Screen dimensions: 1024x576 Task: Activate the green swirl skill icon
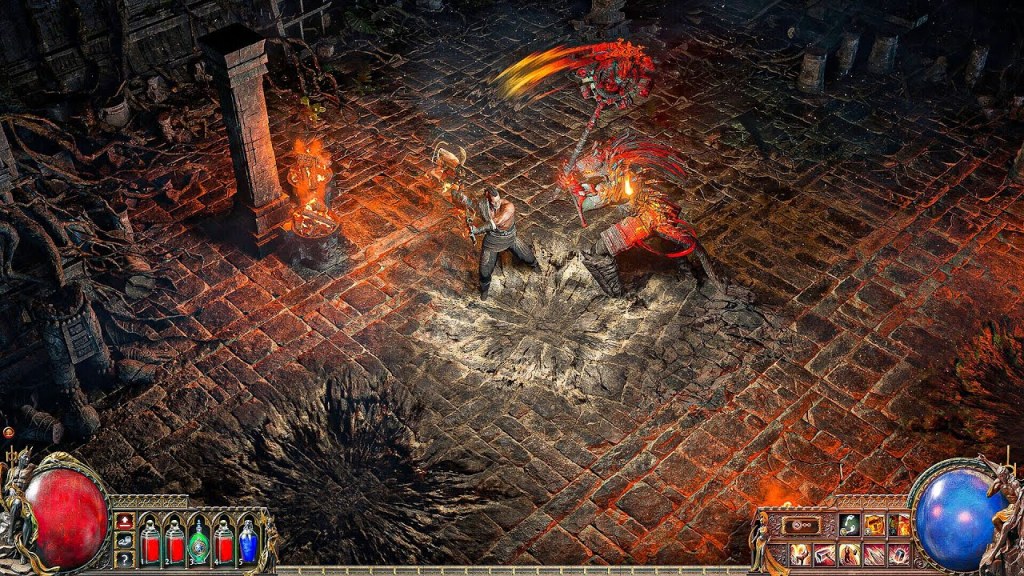tap(849, 525)
